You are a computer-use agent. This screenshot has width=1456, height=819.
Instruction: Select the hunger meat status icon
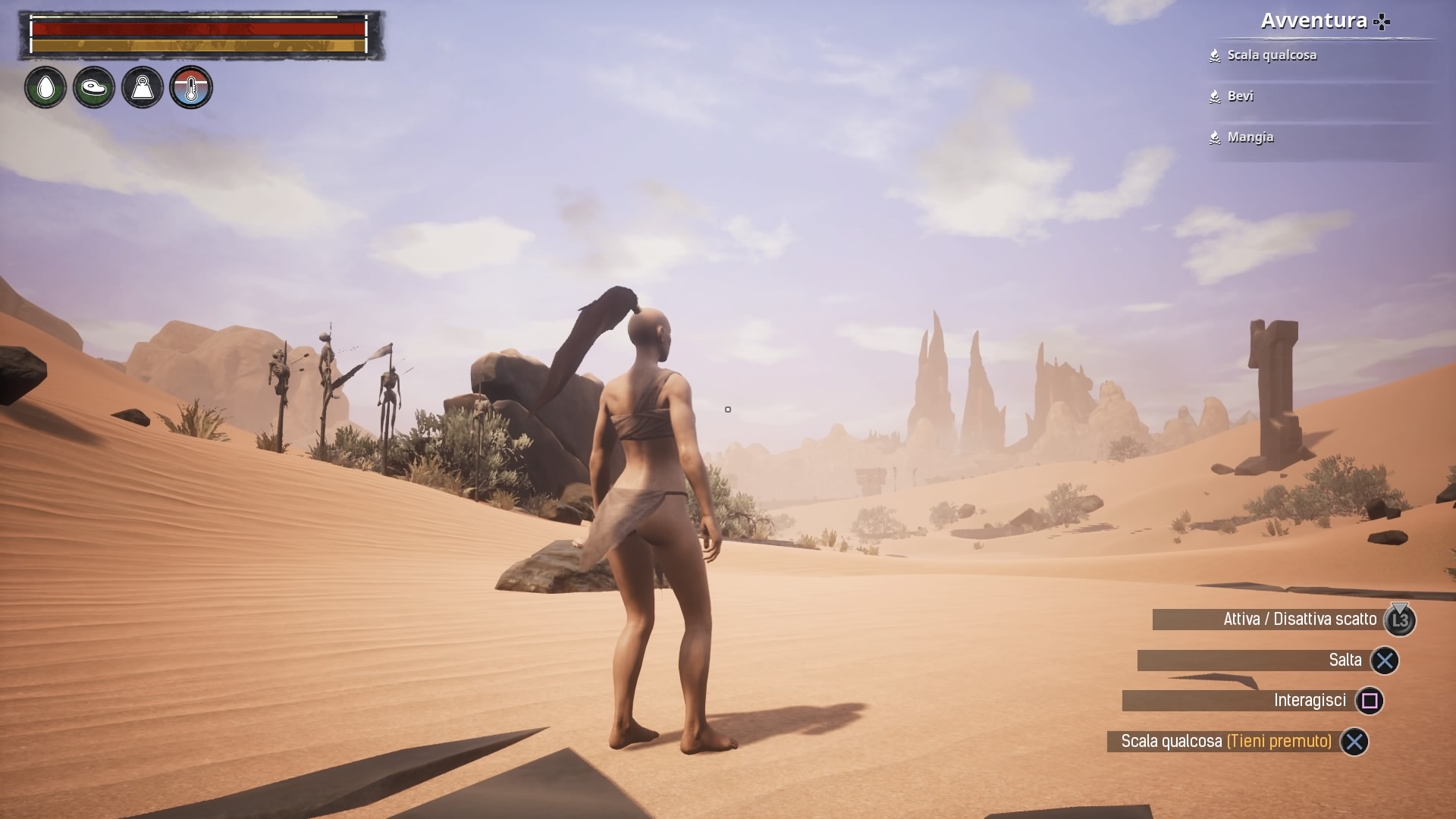coord(94,87)
